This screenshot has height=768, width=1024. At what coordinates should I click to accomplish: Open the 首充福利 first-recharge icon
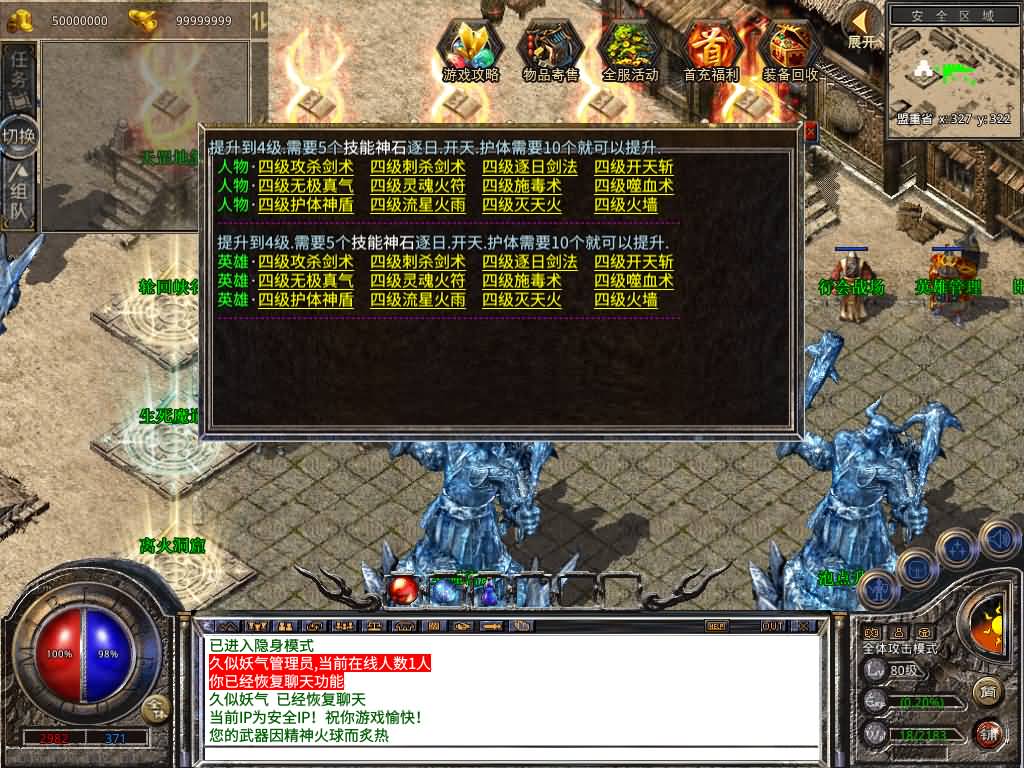(711, 50)
